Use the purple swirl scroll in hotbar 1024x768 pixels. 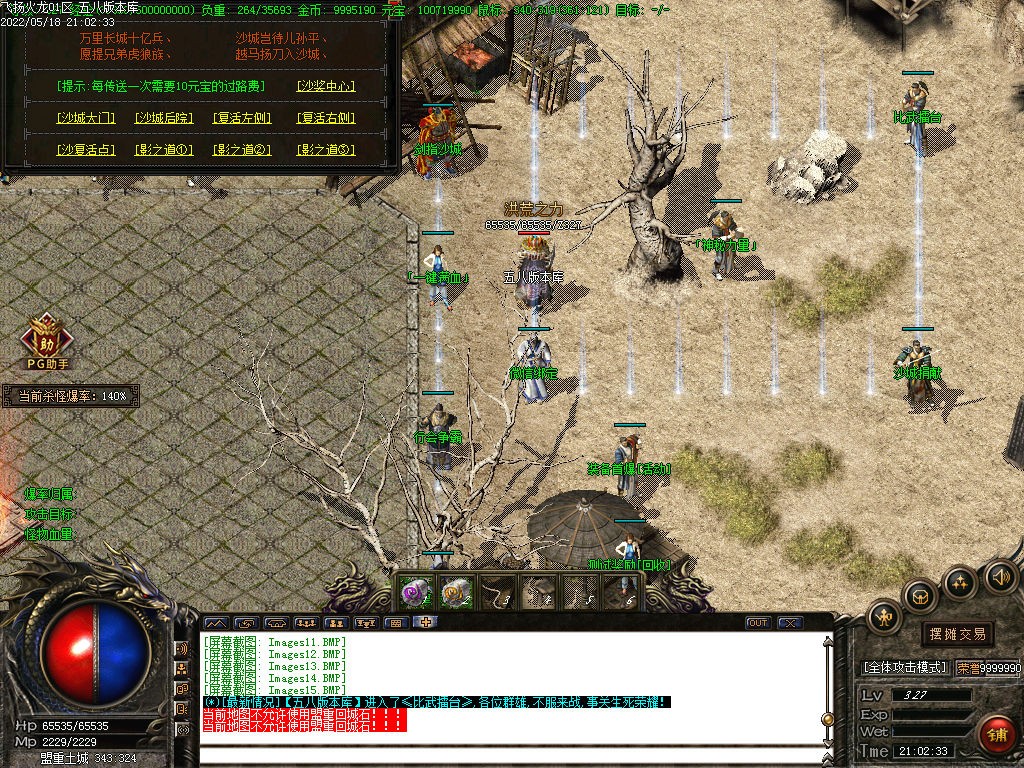click(414, 592)
